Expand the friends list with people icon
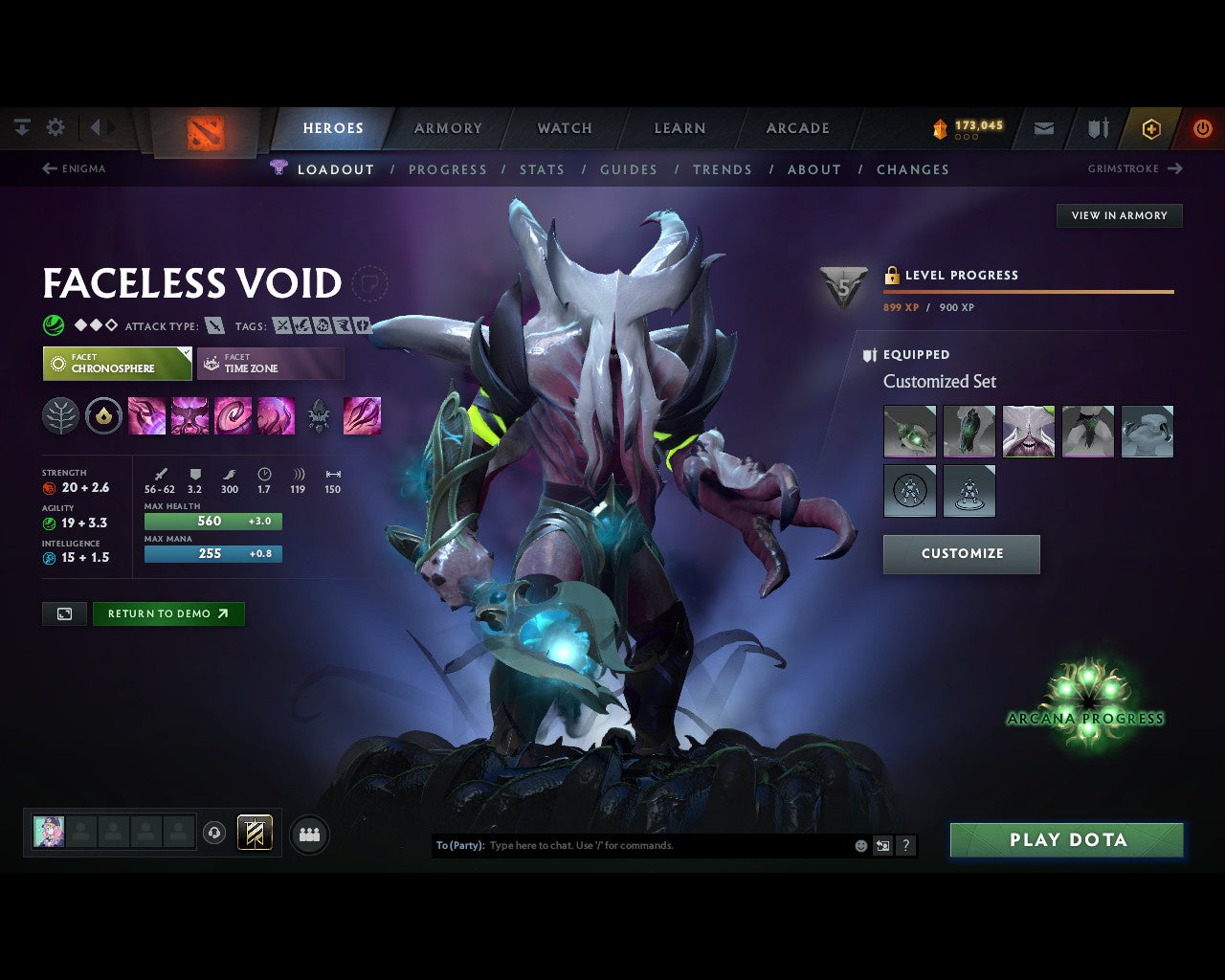The width and height of the screenshot is (1225, 980). [309, 834]
